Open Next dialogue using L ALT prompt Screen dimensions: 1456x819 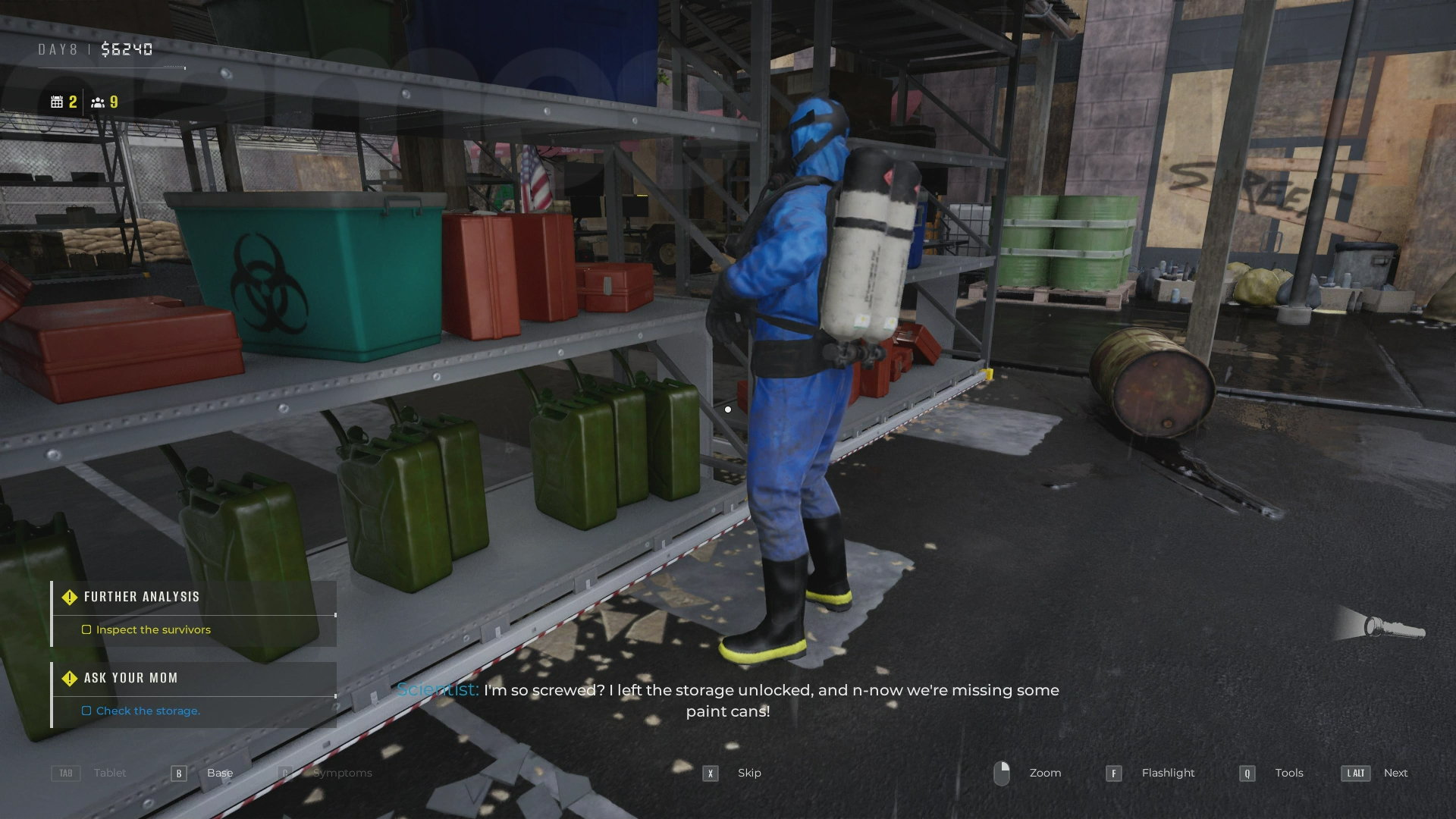pos(1354,773)
